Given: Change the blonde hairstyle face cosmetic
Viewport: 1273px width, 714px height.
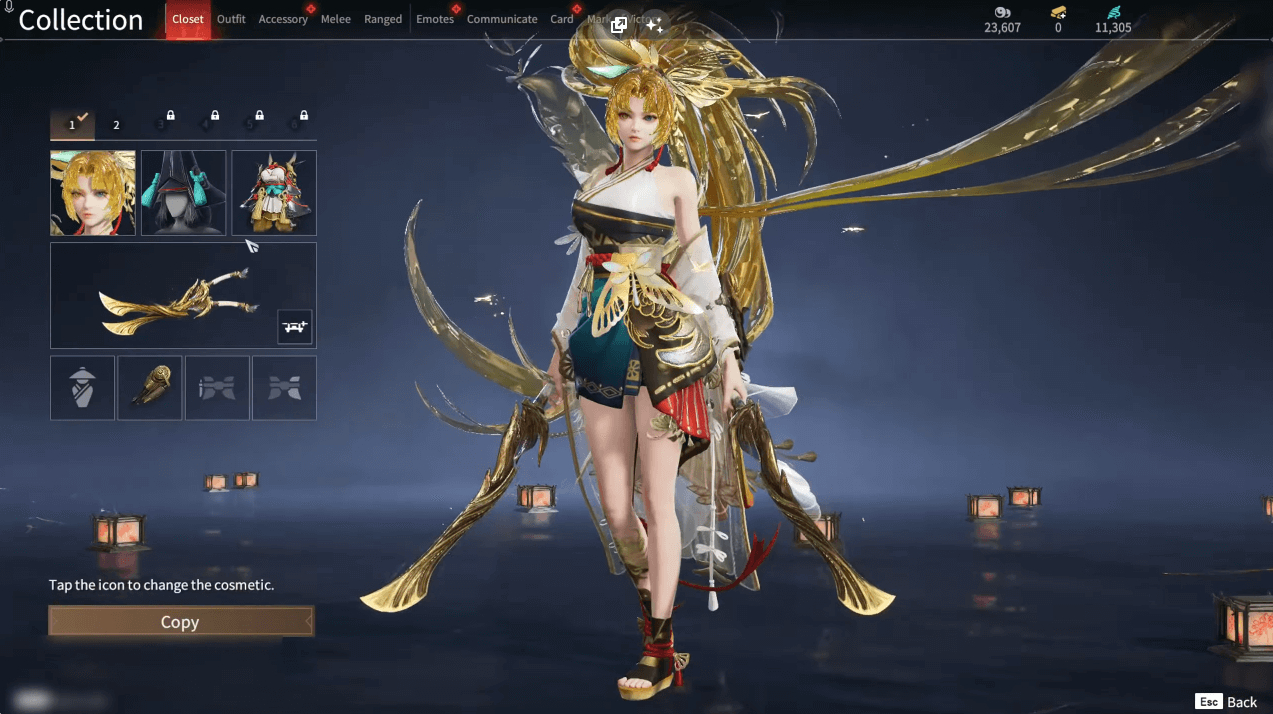Looking at the screenshot, I should point(93,193).
